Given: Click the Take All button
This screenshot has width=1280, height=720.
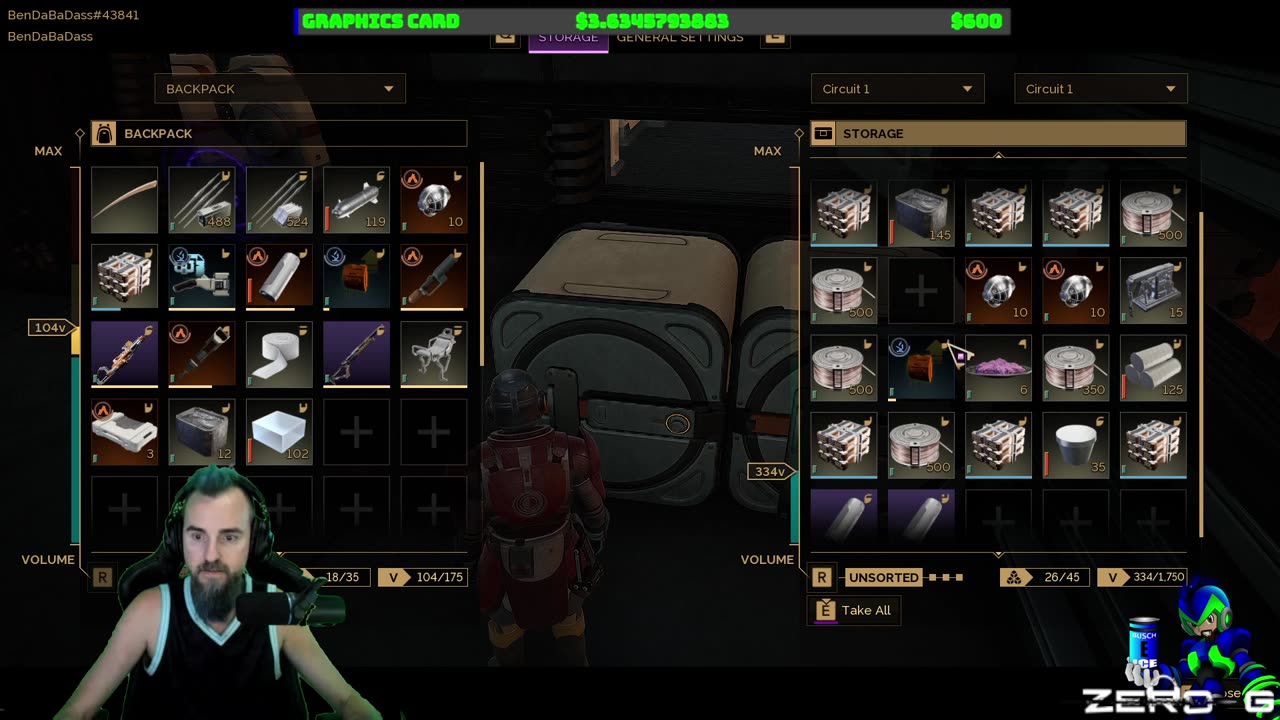Looking at the screenshot, I should [x=854, y=610].
